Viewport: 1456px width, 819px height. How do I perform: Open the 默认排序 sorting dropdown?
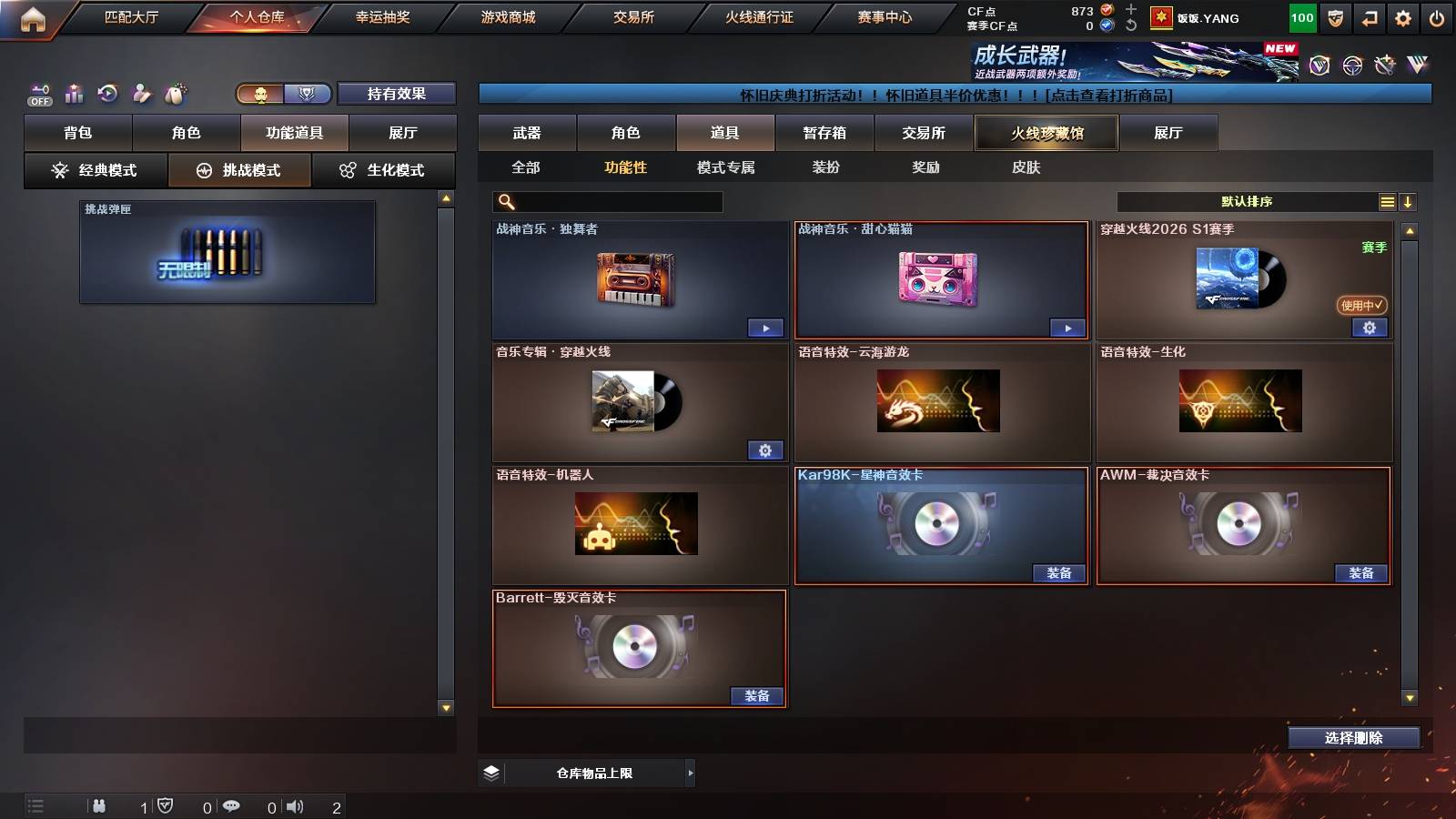(x=1247, y=201)
